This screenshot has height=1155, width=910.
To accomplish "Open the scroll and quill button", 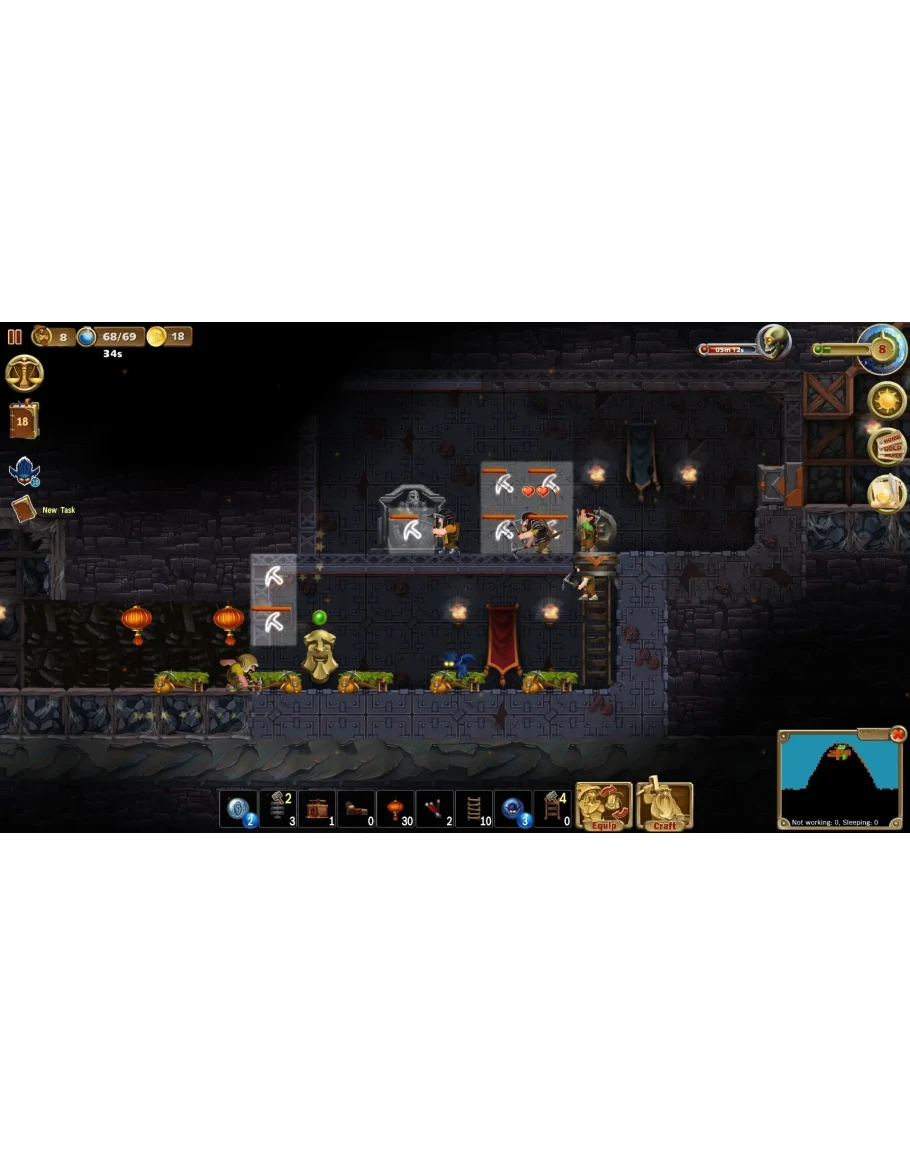I will pos(886,493).
